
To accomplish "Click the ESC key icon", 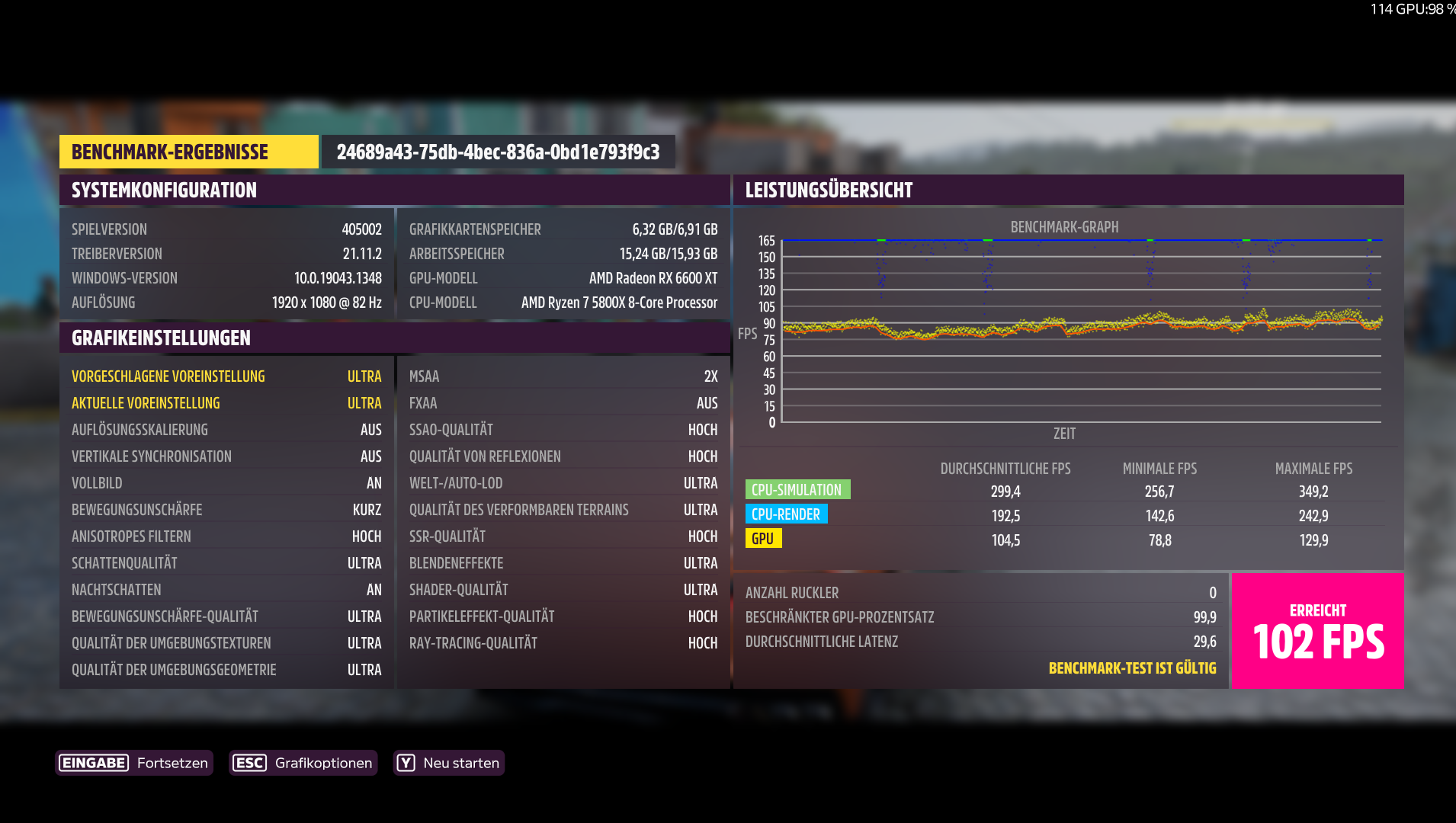I will point(249,762).
